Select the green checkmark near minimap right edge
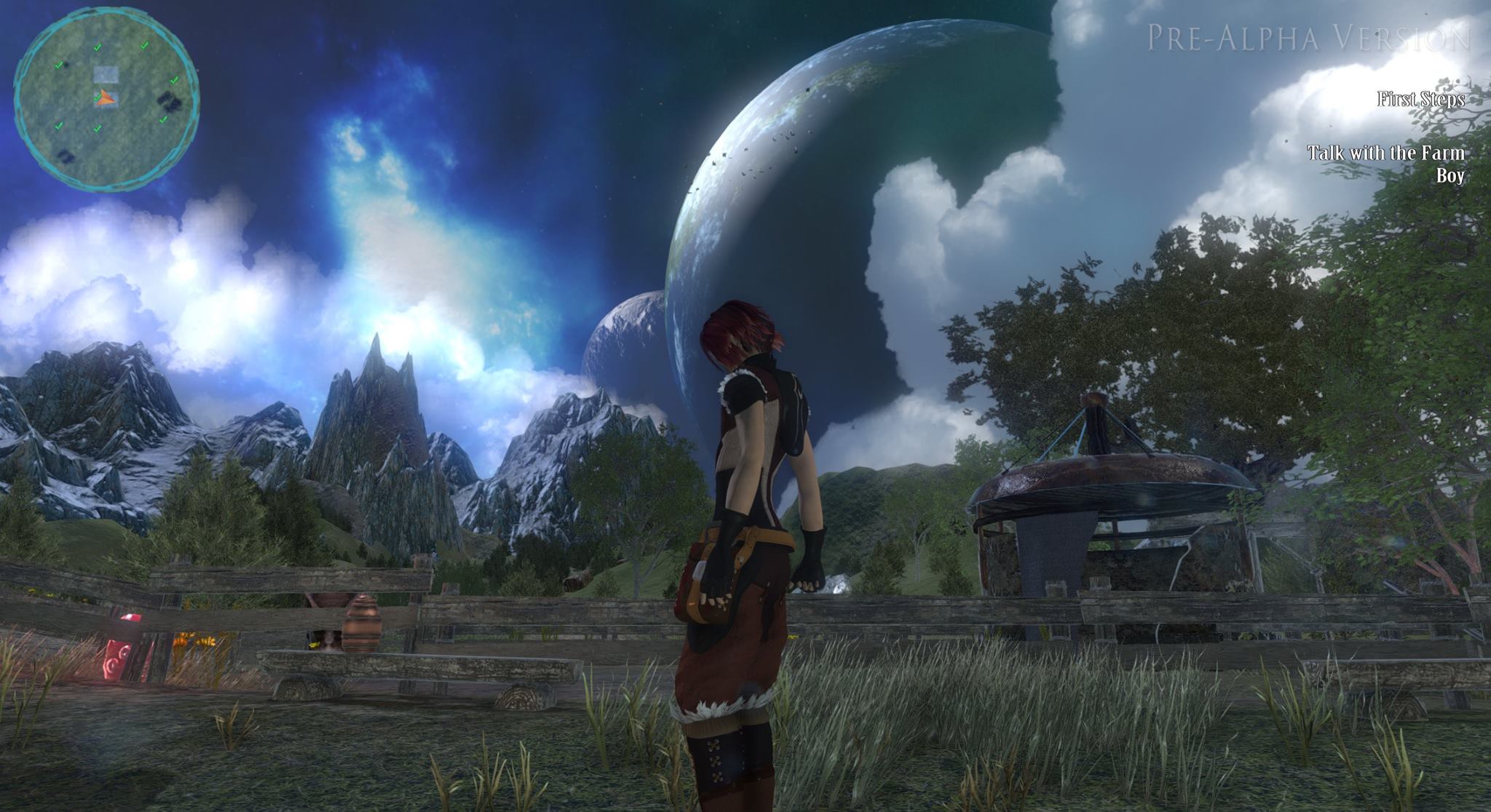Image resolution: width=1491 pixels, height=812 pixels. tap(174, 80)
